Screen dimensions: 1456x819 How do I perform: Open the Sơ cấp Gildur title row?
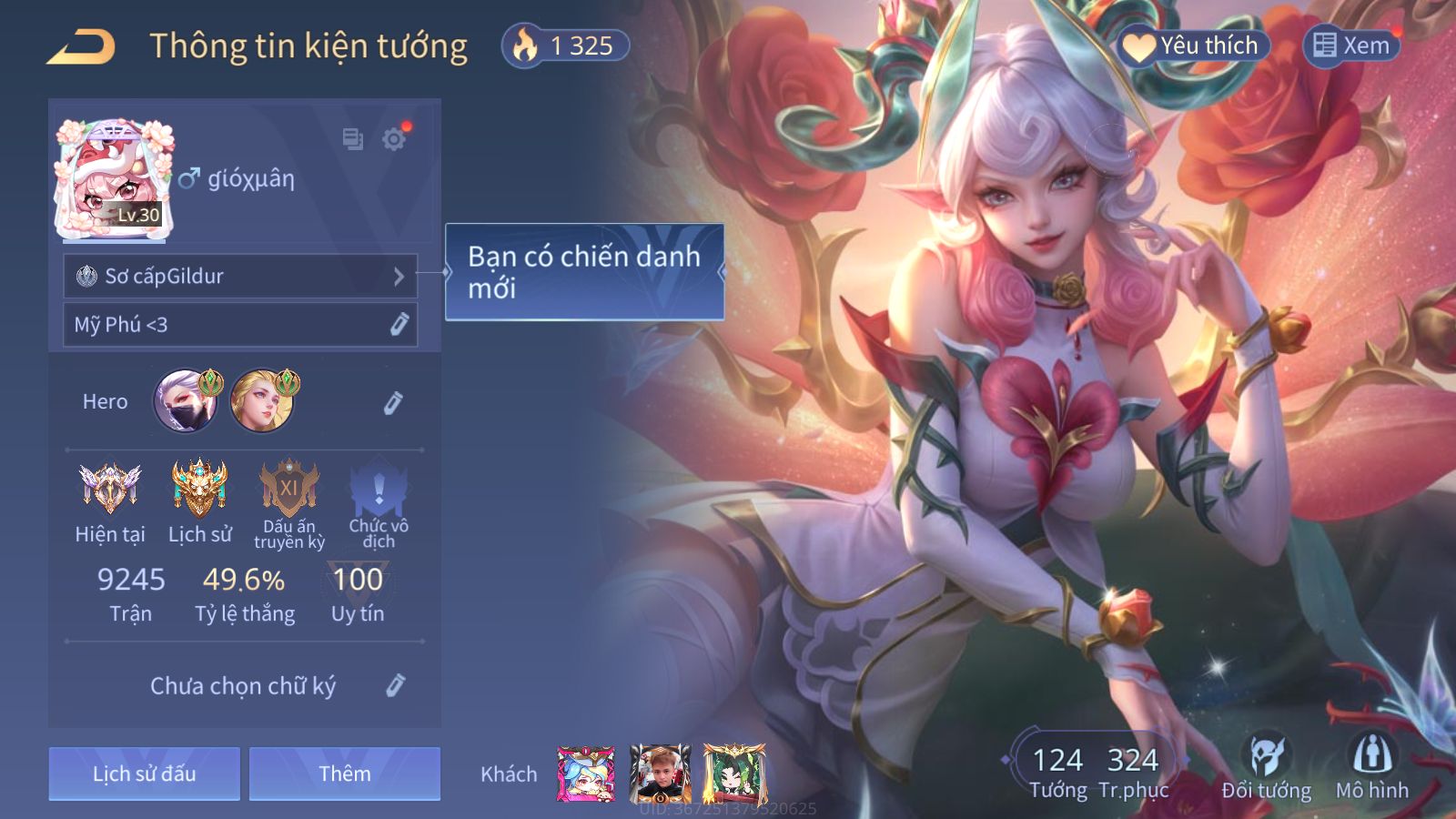click(x=240, y=276)
